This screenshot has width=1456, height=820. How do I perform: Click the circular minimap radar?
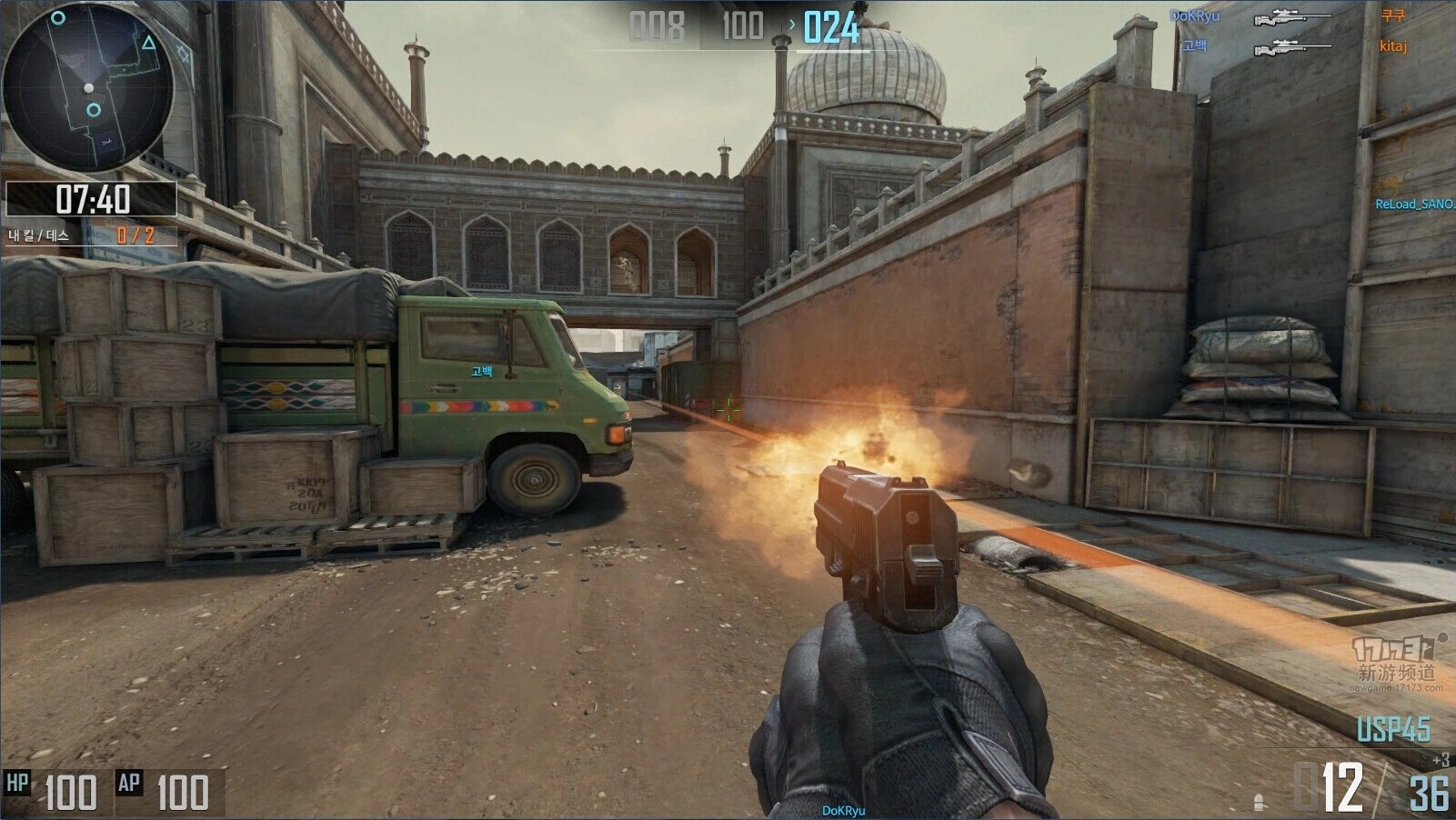(x=88, y=87)
